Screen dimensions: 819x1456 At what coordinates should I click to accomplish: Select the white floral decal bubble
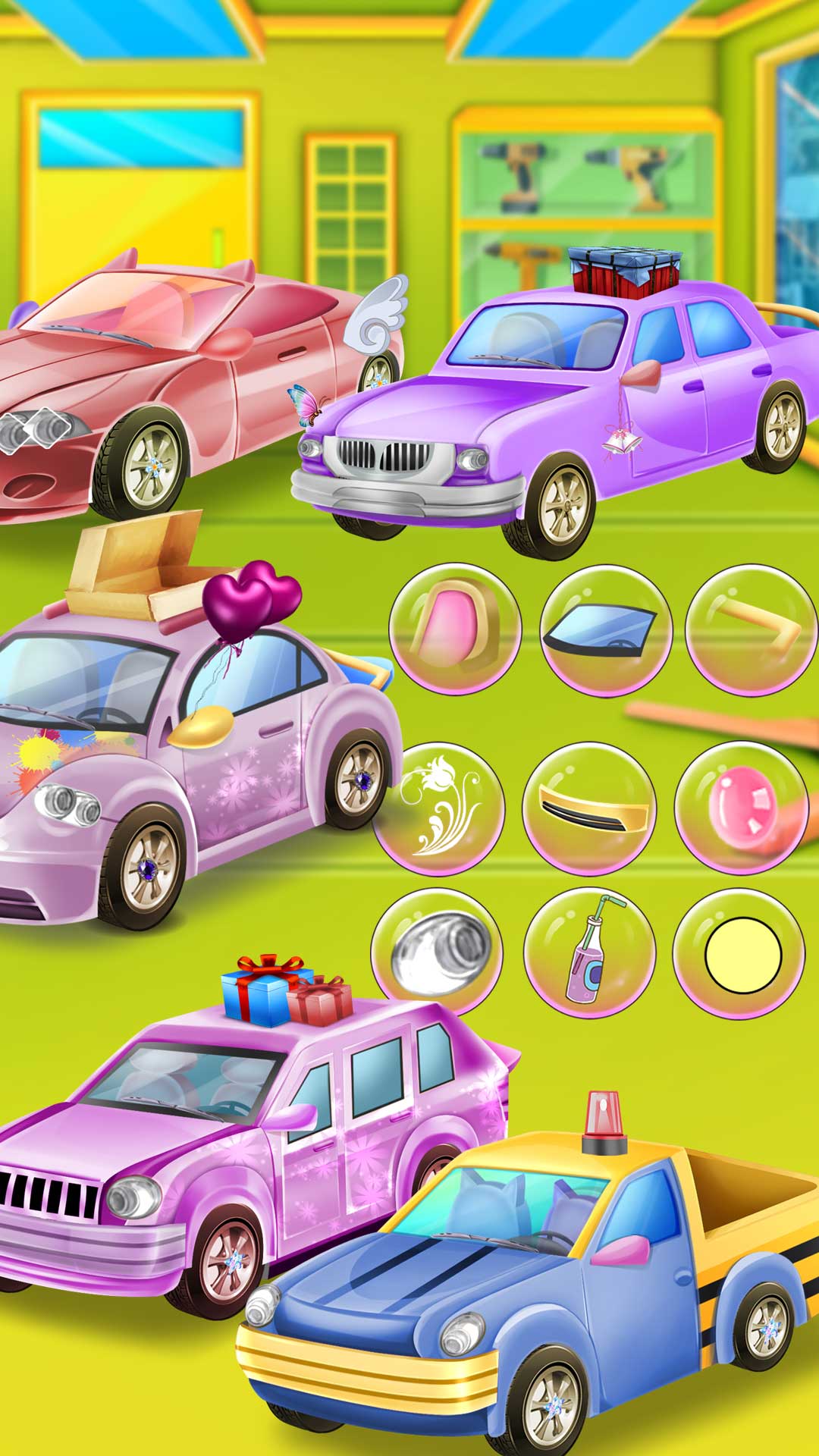pos(438,808)
